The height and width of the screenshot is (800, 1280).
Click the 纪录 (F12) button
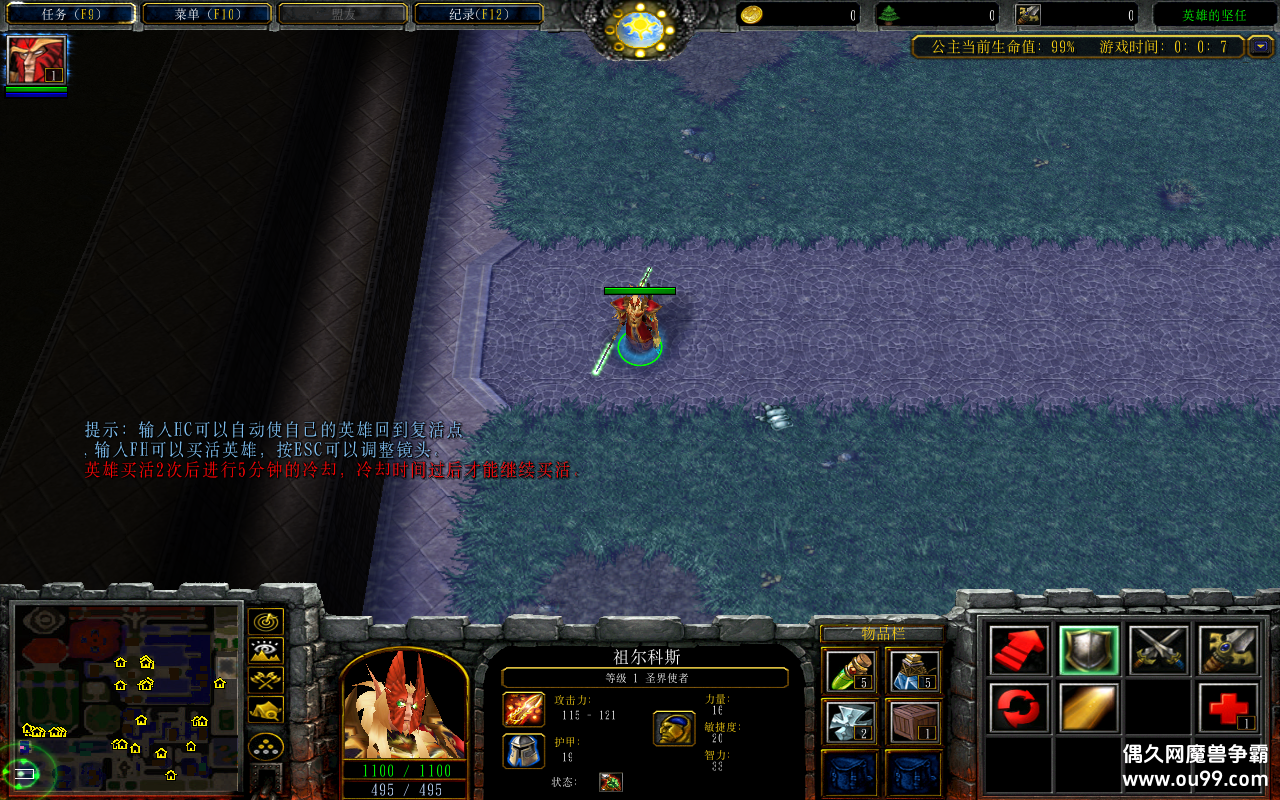pyautogui.click(x=477, y=14)
